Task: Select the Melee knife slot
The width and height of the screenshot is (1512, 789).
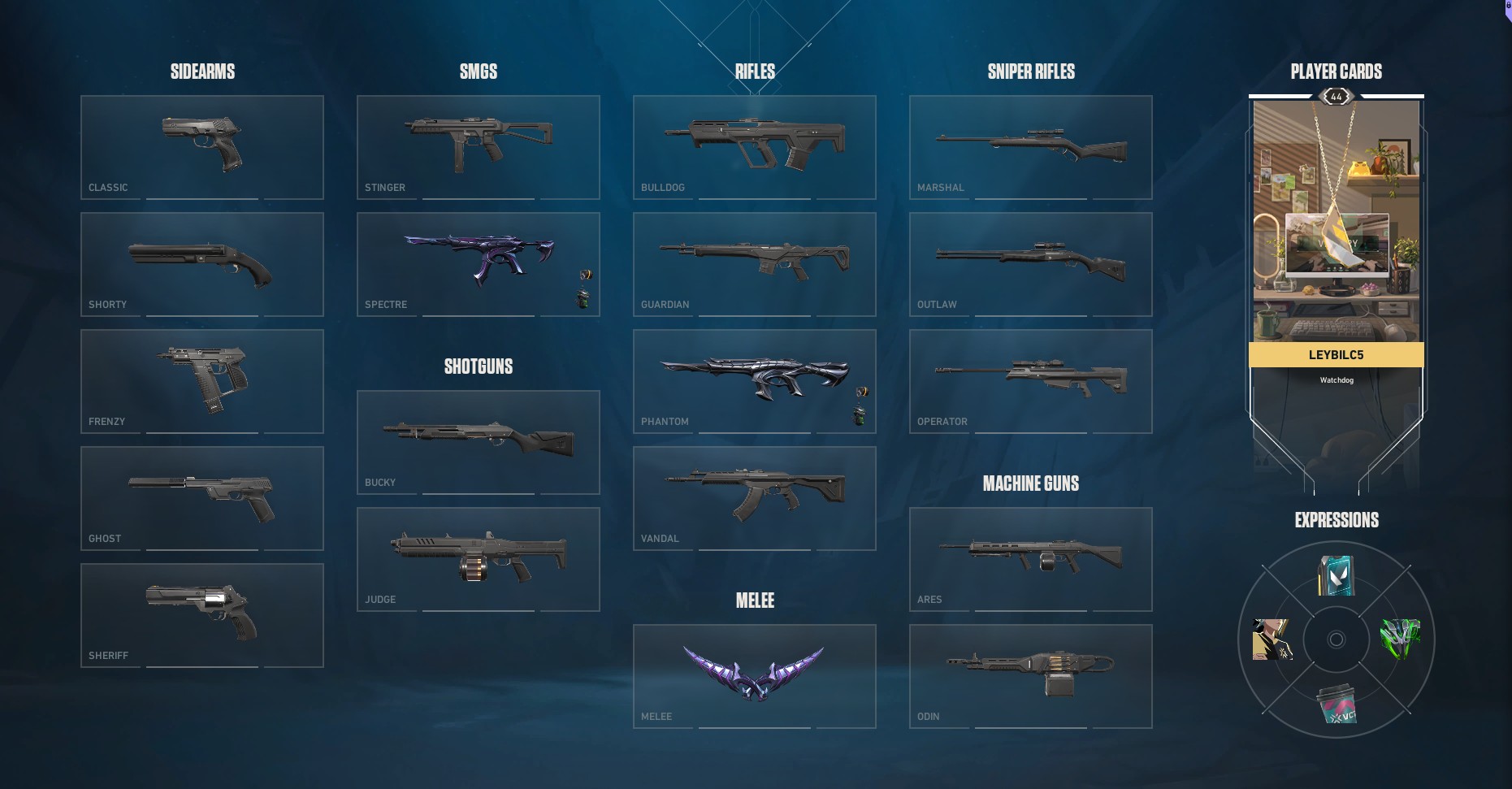Action: 754,676
